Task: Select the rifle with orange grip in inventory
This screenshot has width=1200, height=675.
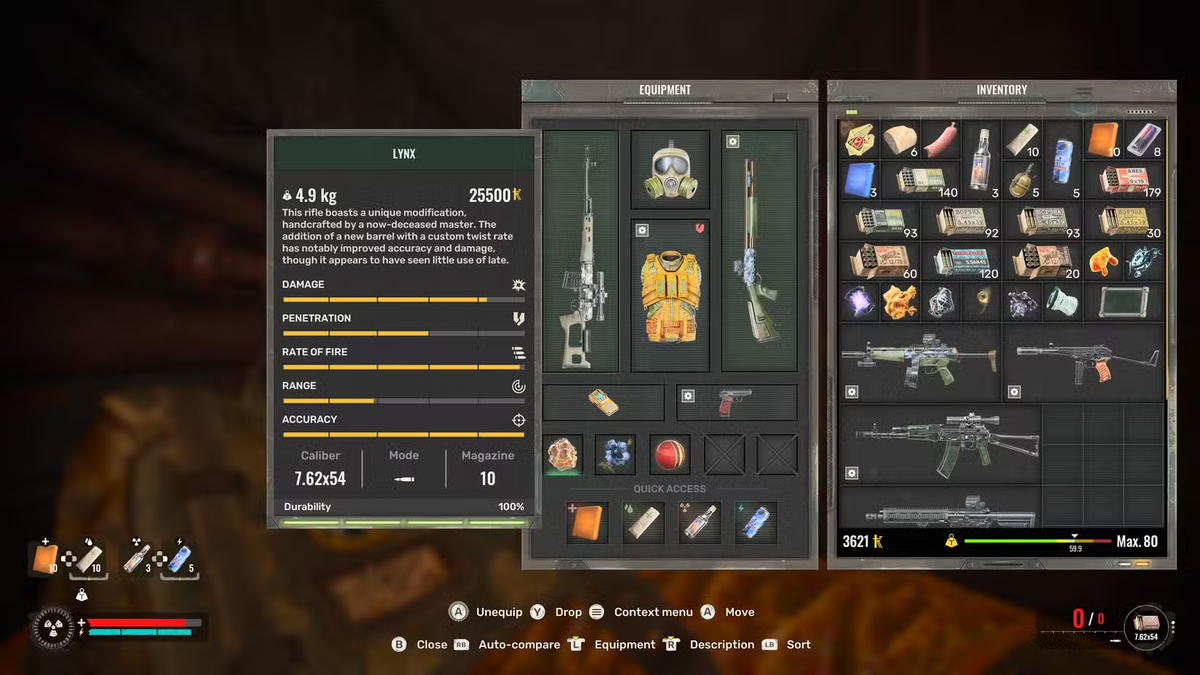Action: pos(1085,361)
